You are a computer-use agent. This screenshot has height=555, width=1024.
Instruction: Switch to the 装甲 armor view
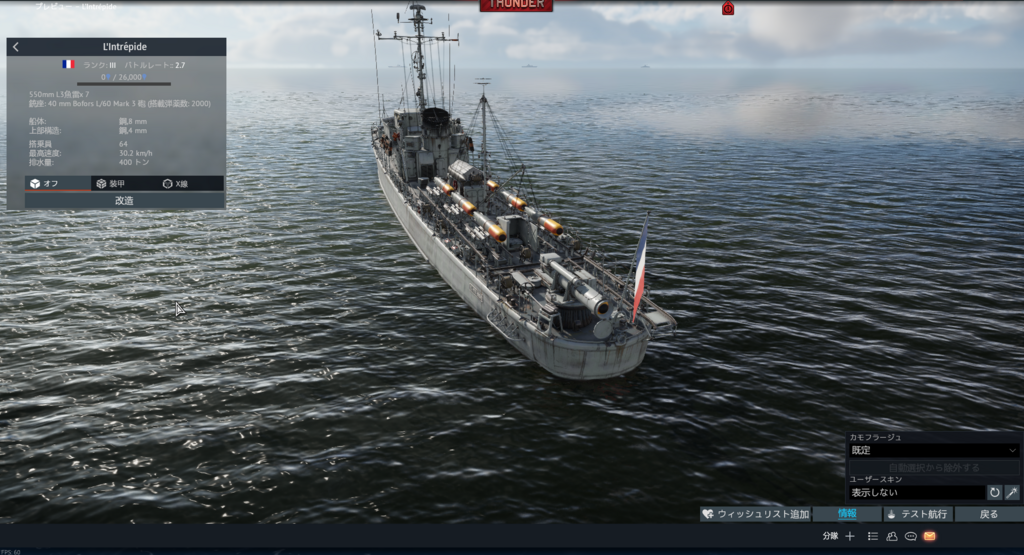(x=110, y=184)
